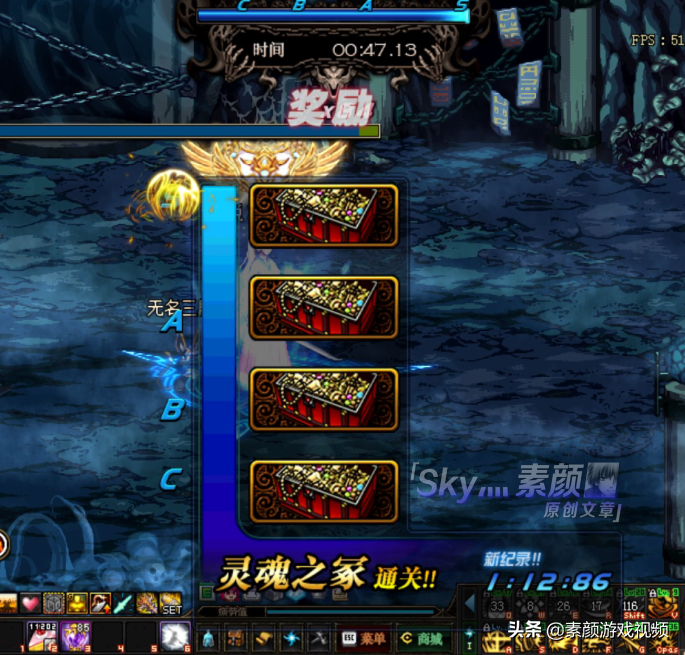
Task: Use the purple potion with count 85
Action: pos(73,637)
